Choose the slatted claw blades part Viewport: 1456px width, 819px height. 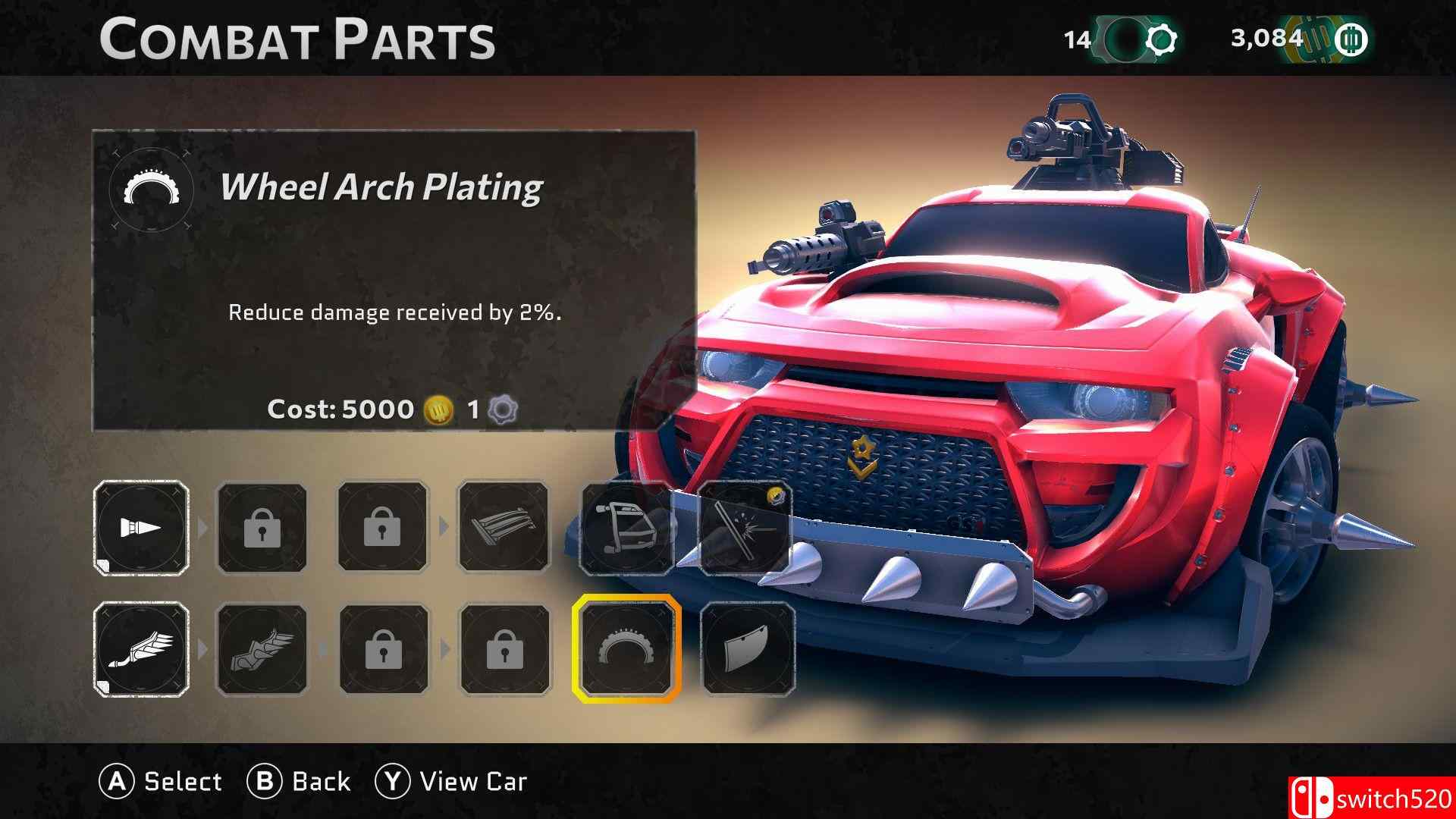coord(503,528)
